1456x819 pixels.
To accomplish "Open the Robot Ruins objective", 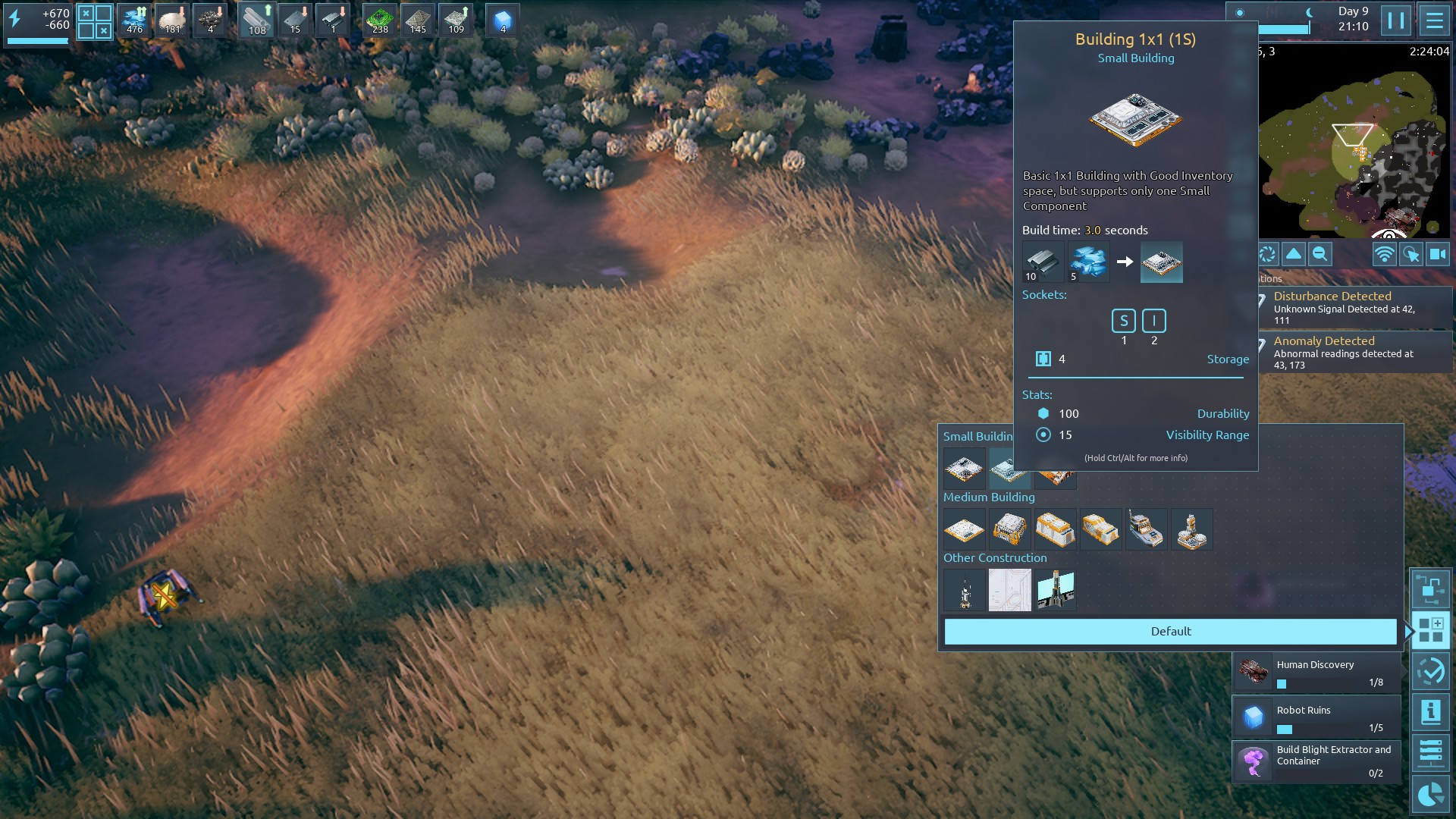I will (1316, 717).
